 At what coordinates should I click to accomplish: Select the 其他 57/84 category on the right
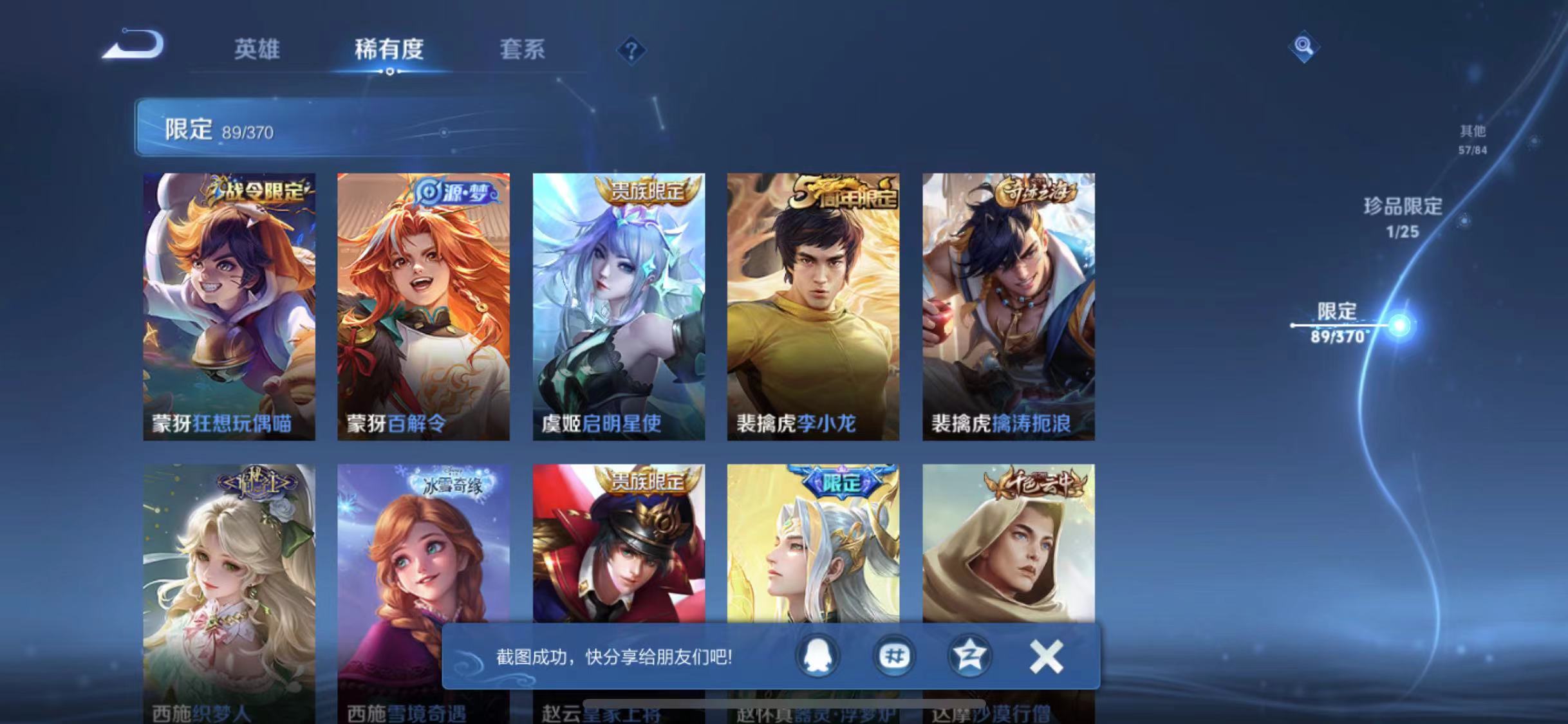coord(1473,139)
